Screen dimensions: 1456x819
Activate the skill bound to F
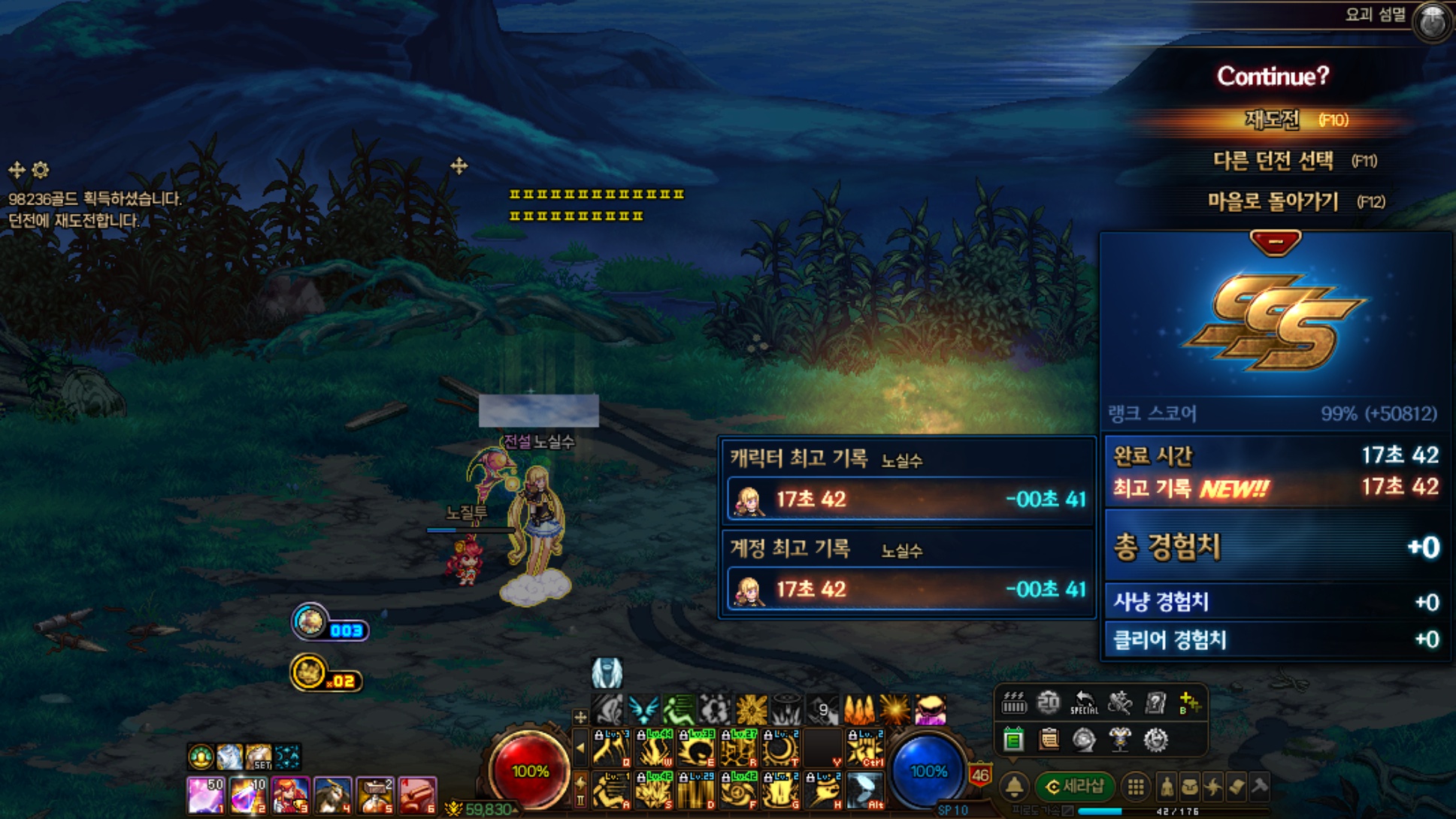(x=738, y=790)
